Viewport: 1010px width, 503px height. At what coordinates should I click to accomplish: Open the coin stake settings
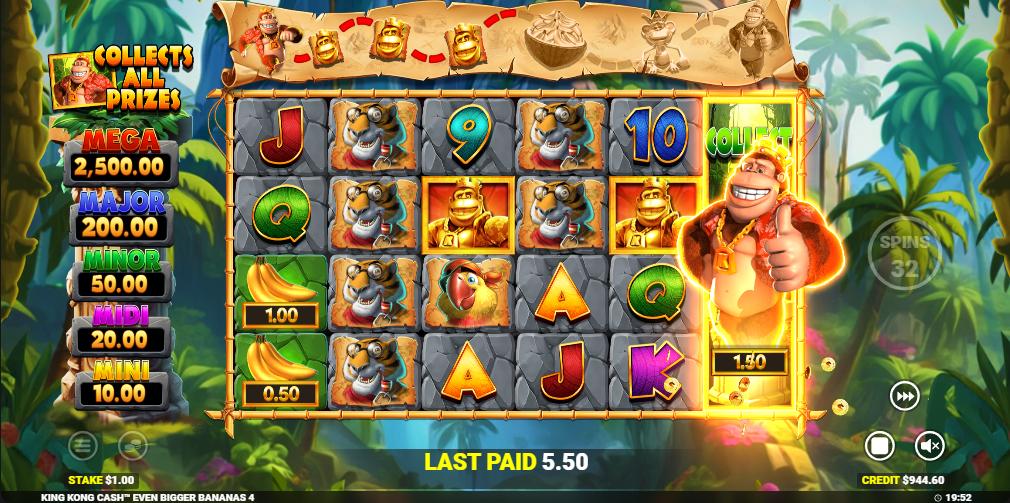[132, 445]
